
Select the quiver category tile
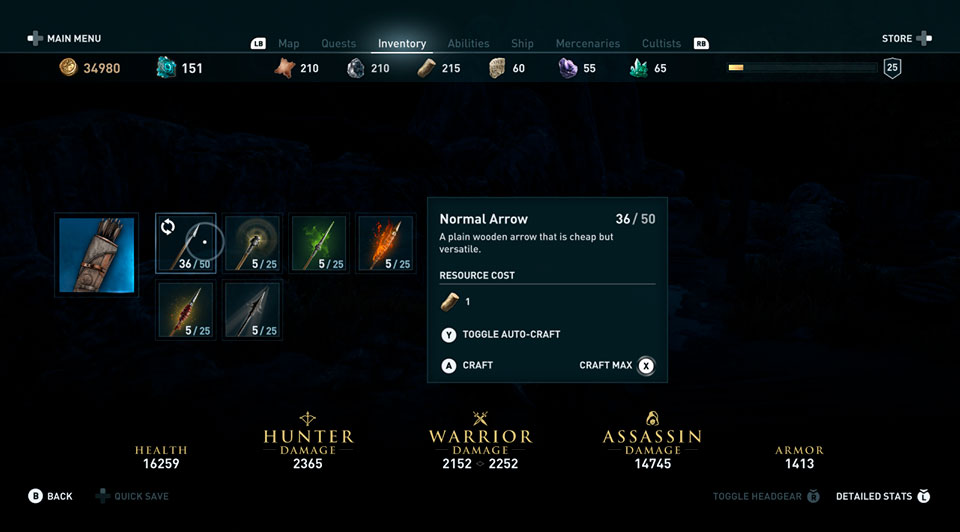tap(96, 254)
